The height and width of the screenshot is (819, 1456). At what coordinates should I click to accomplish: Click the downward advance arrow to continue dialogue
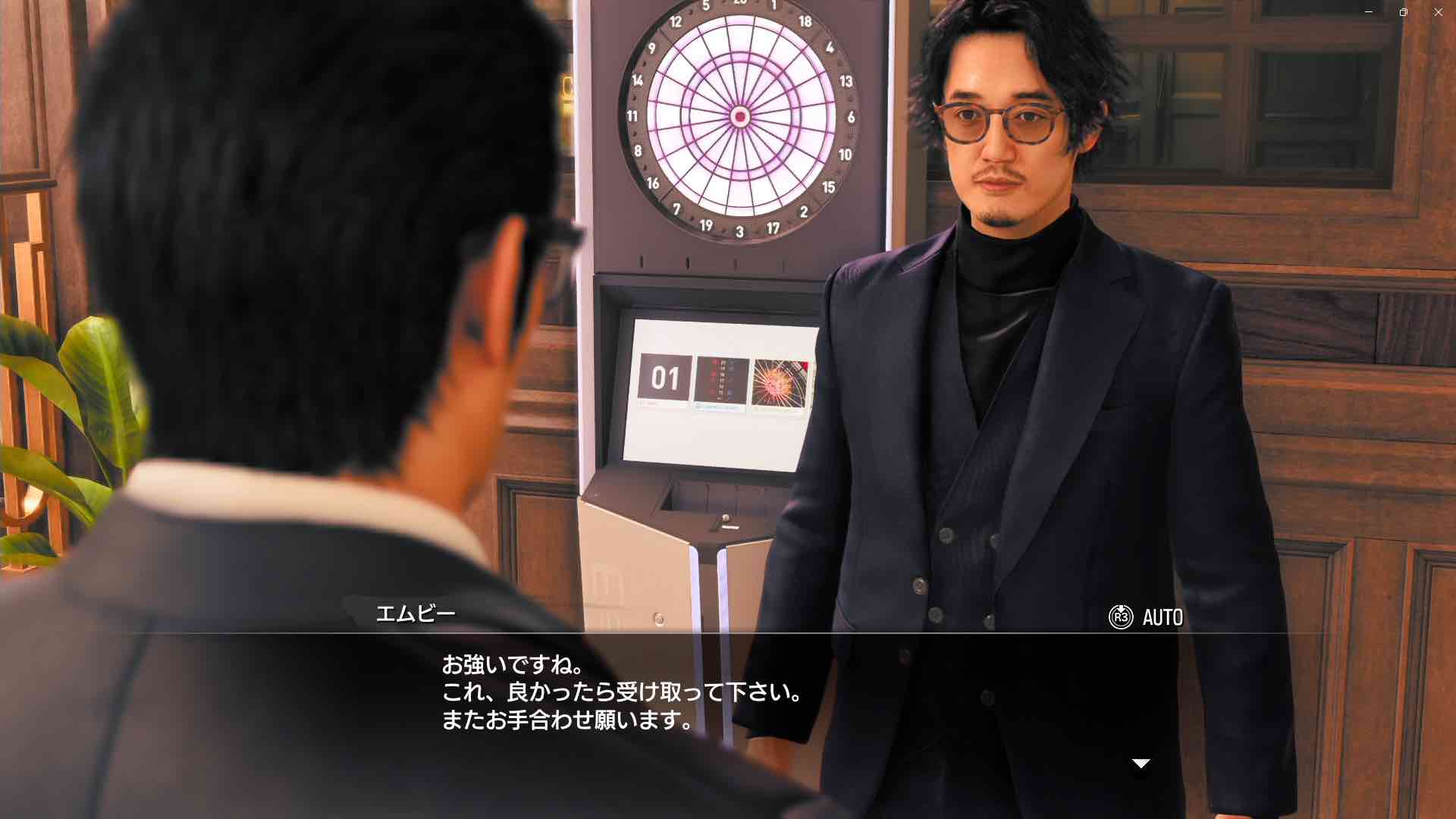[1140, 764]
